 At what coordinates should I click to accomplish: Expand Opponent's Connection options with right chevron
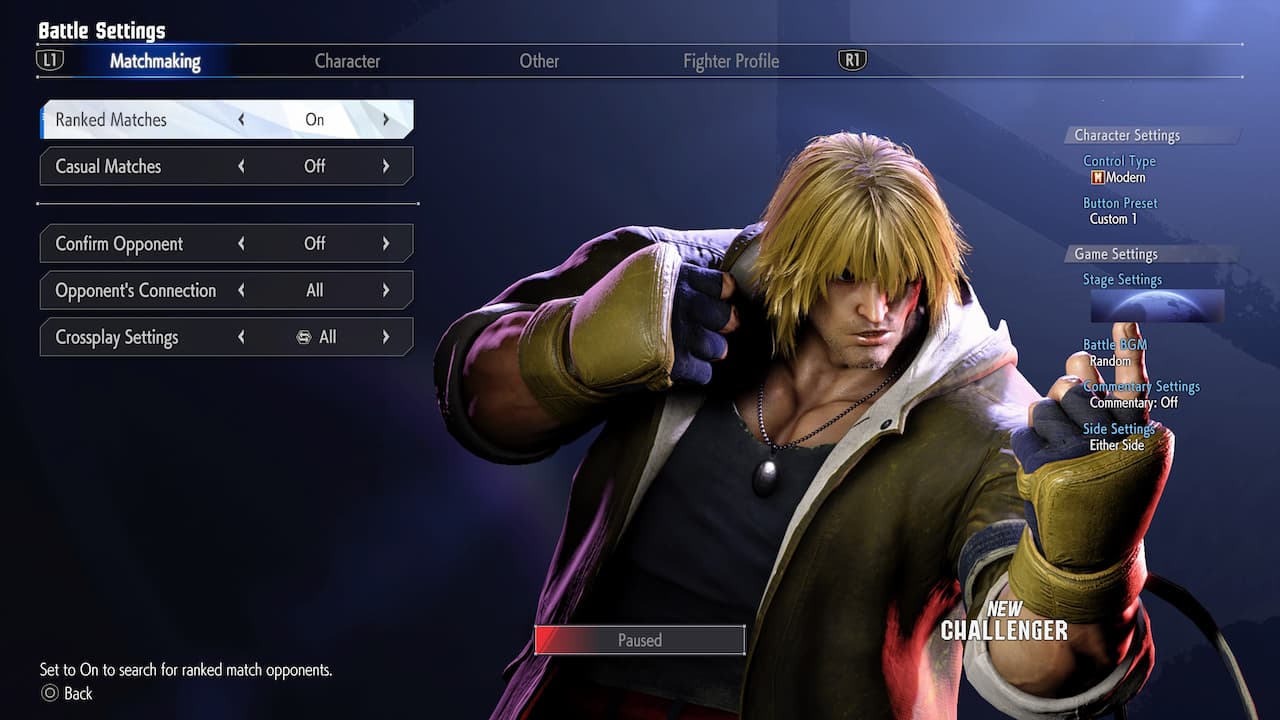pos(386,290)
